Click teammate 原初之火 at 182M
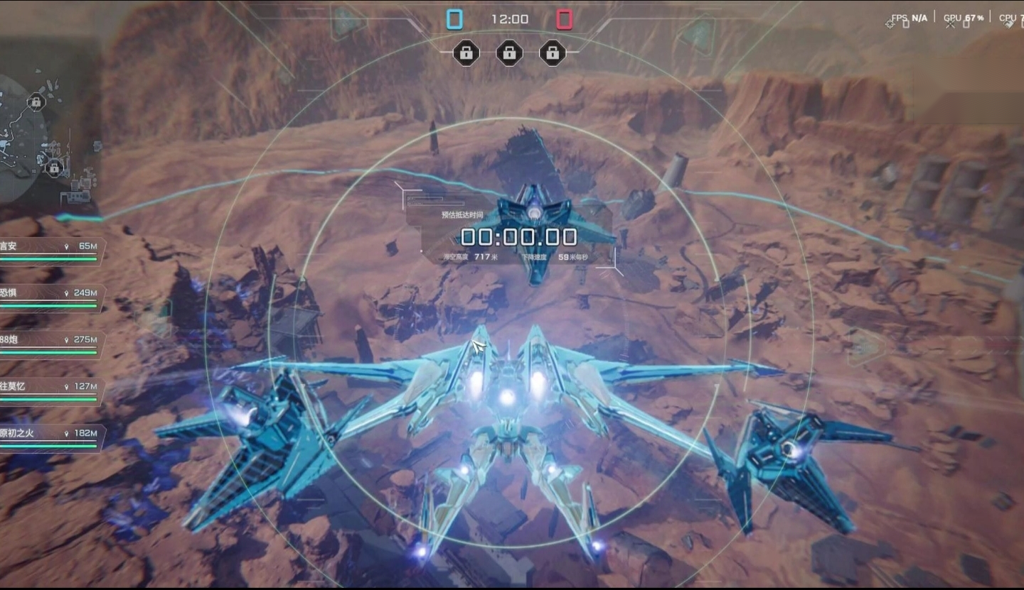Screen dimensions: 1024x590 click(x=50, y=435)
